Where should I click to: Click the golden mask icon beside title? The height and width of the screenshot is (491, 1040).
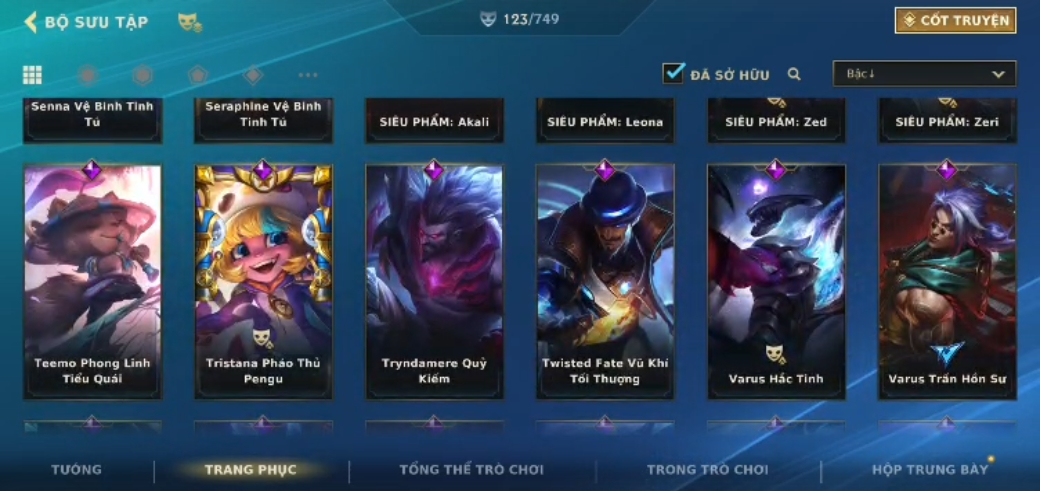(x=188, y=22)
